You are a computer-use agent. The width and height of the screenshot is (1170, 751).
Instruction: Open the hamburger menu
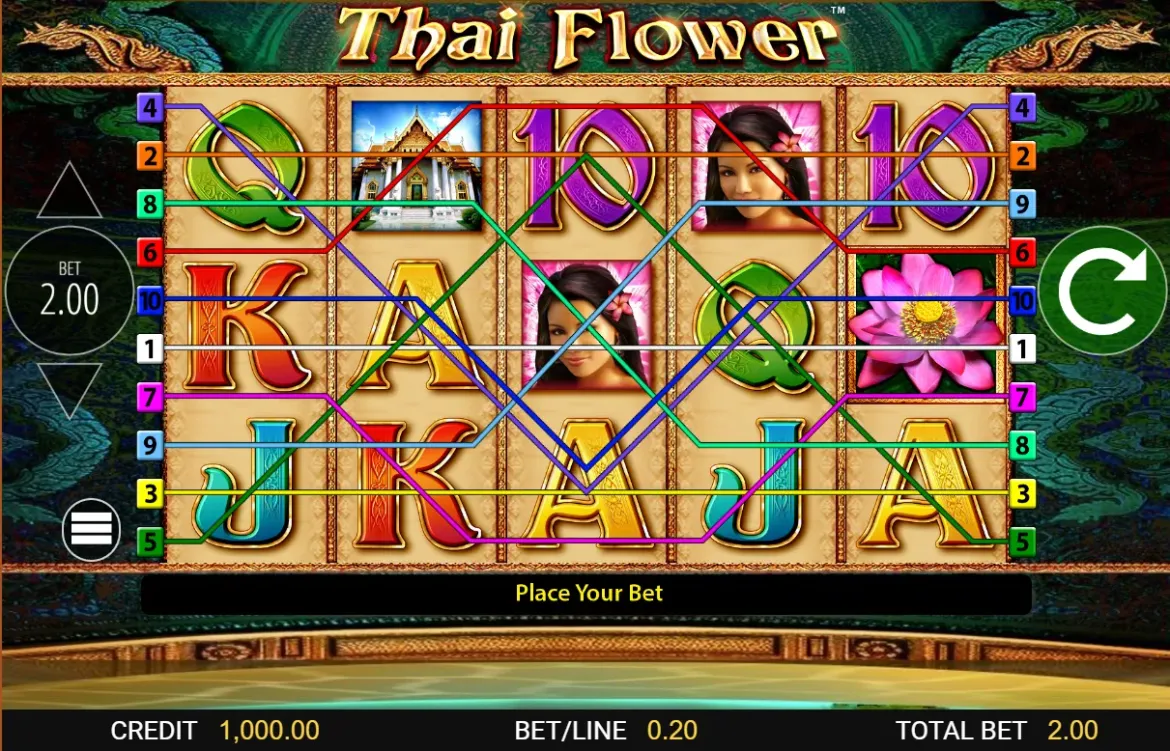tap(91, 528)
